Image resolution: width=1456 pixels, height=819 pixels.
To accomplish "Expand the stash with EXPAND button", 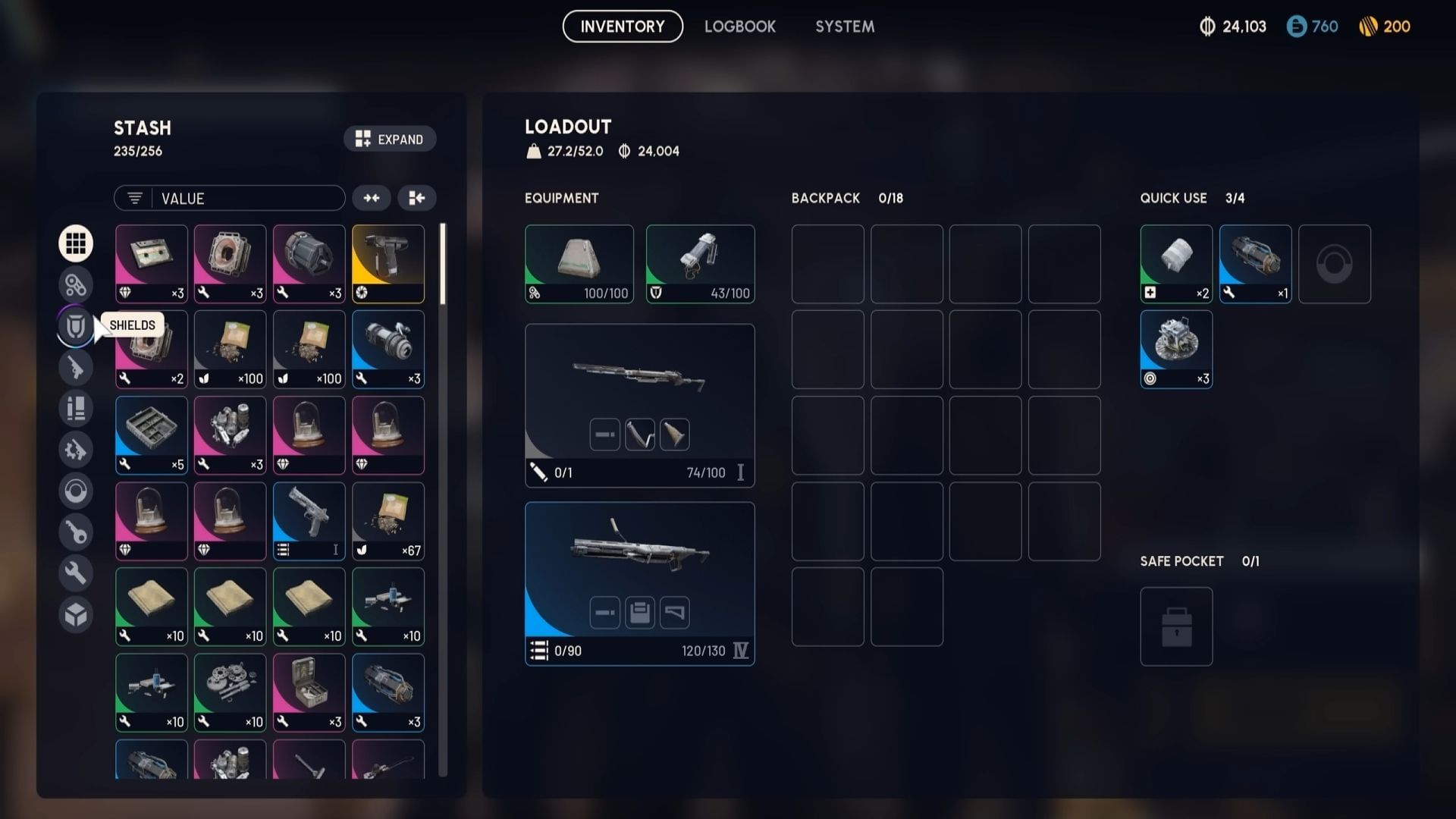I will click(x=390, y=139).
